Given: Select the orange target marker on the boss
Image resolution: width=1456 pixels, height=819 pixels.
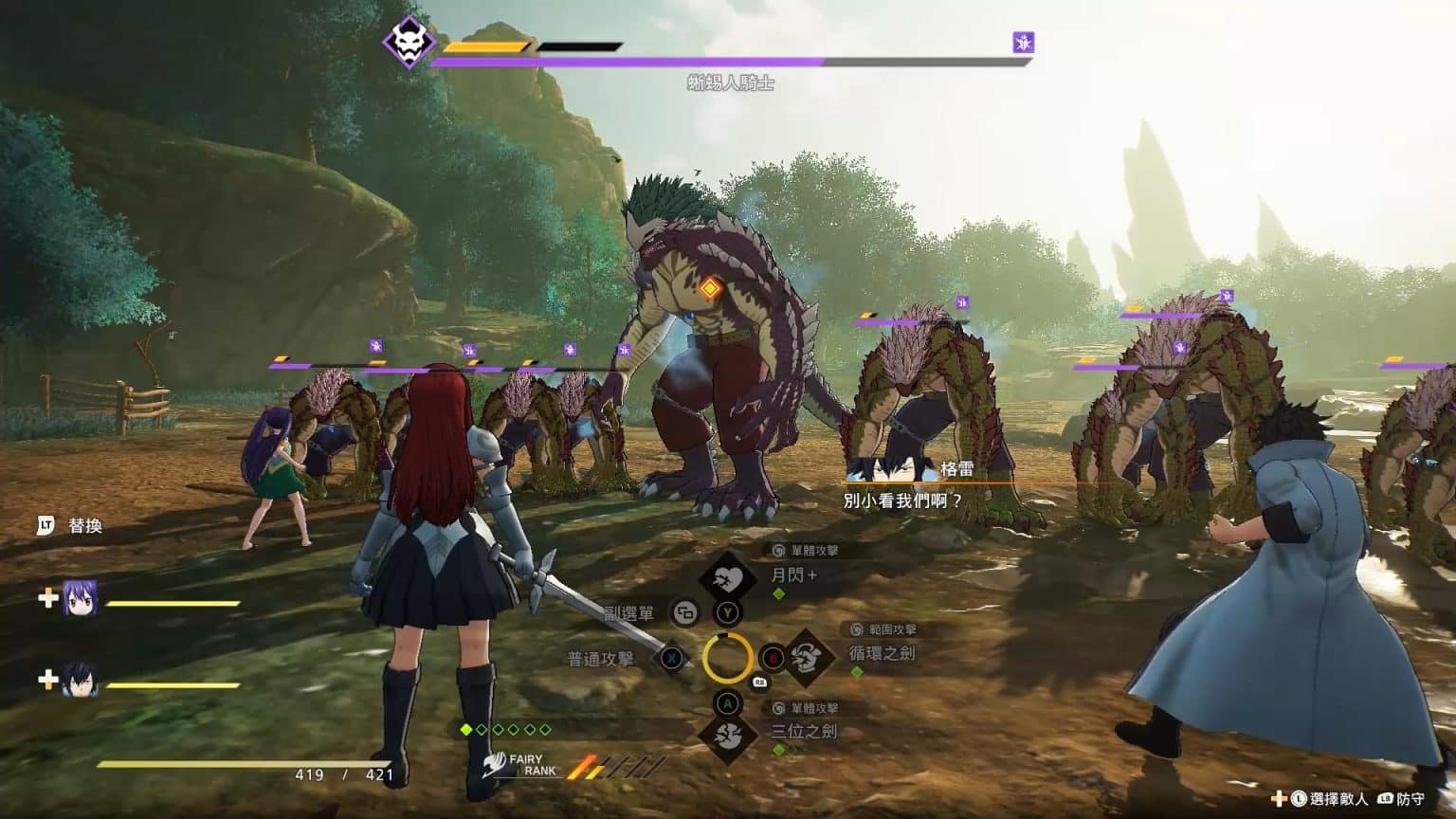Looking at the screenshot, I should pos(709,289).
